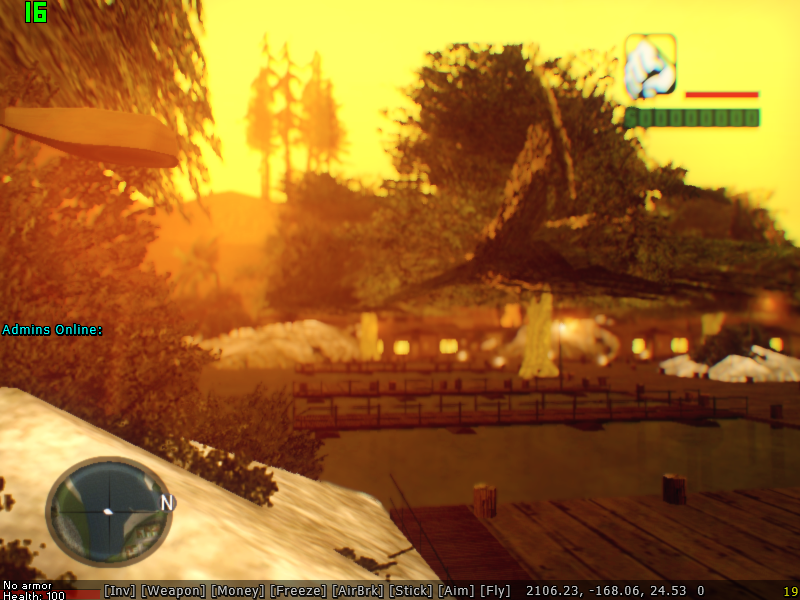Enable the [Freeze] option
The image size is (800, 600).
click(x=298, y=591)
